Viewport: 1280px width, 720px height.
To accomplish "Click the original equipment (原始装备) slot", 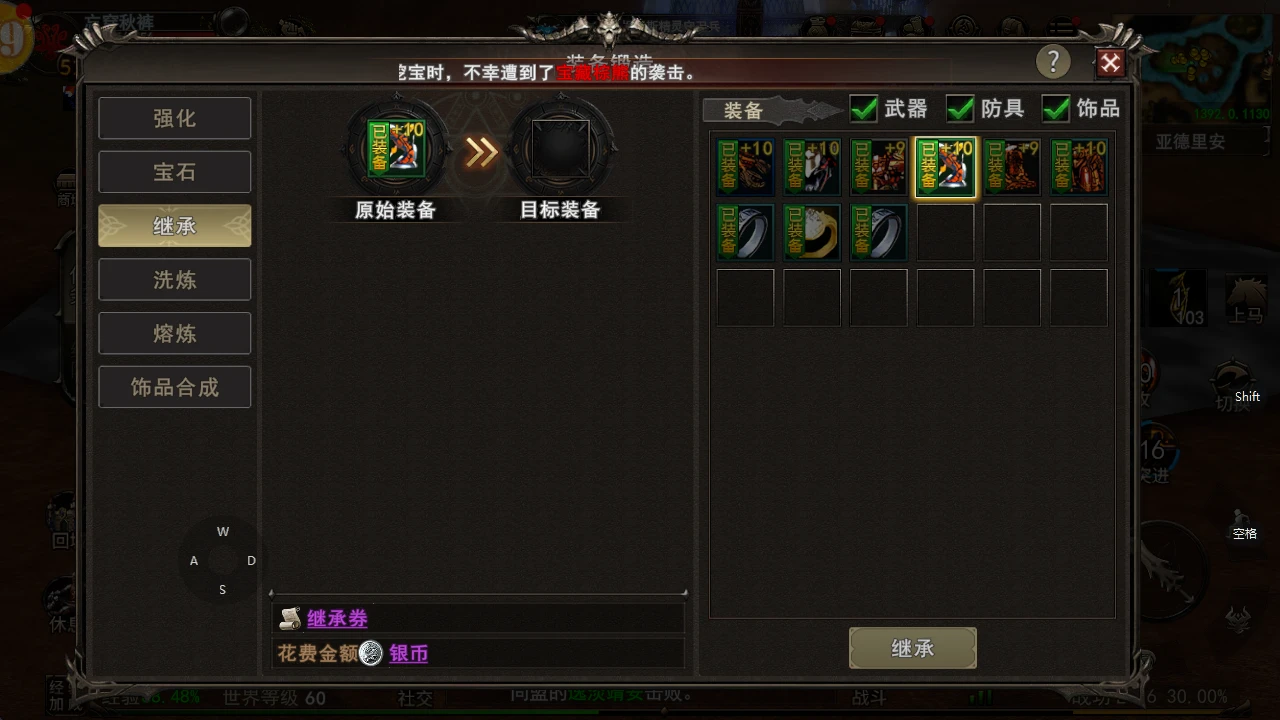I will [x=395, y=149].
